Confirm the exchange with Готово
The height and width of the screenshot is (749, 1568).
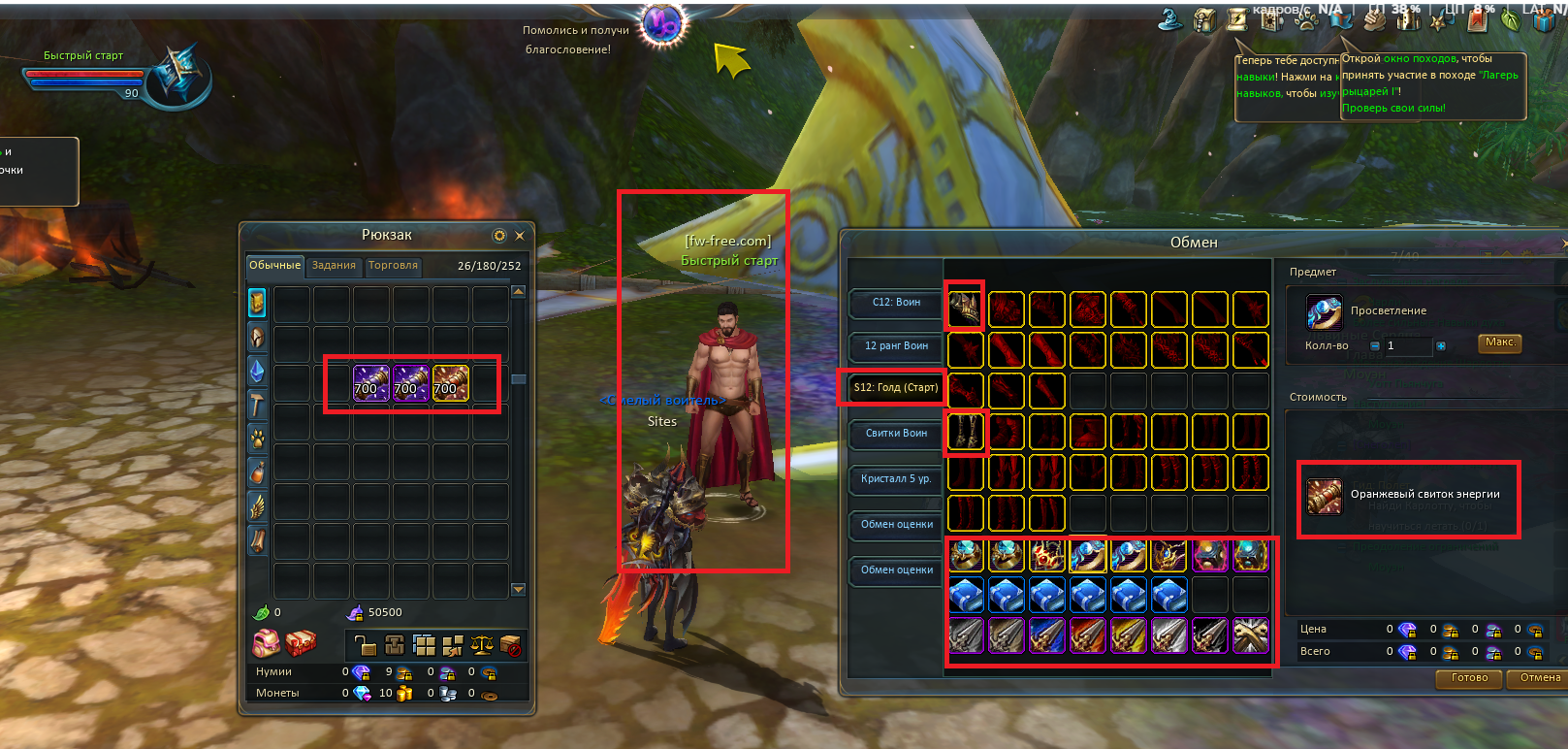pyautogui.click(x=1469, y=678)
